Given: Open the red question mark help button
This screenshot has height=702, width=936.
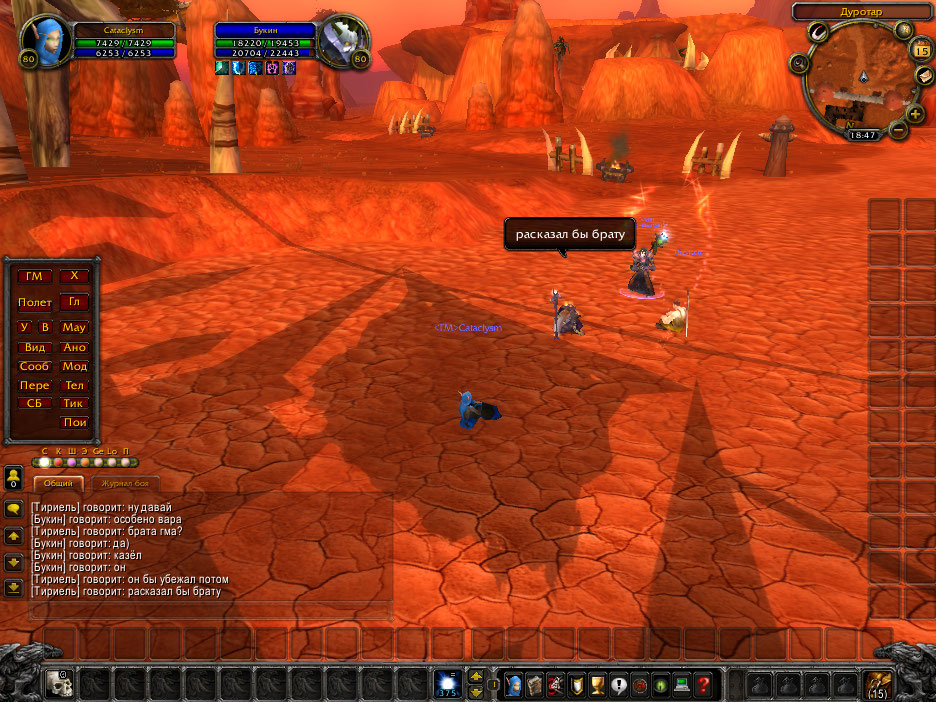Looking at the screenshot, I should coord(704,685).
